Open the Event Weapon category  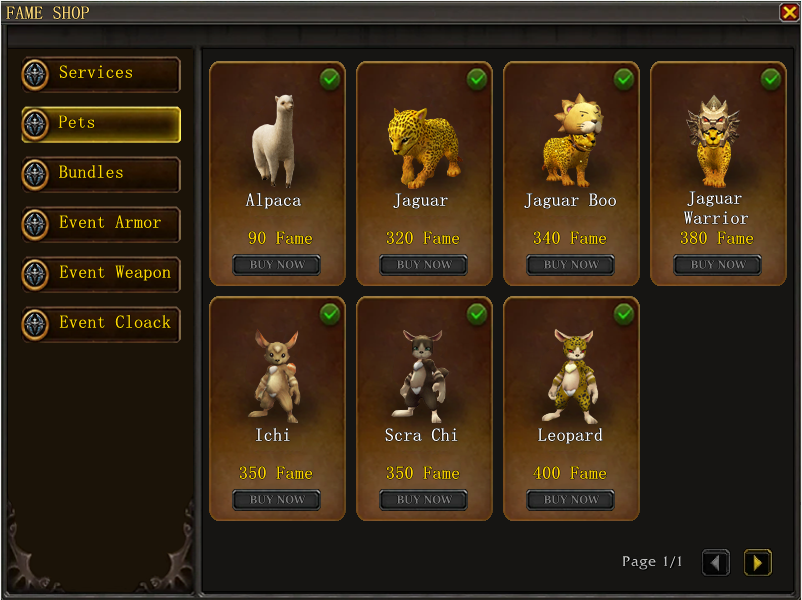[101, 274]
